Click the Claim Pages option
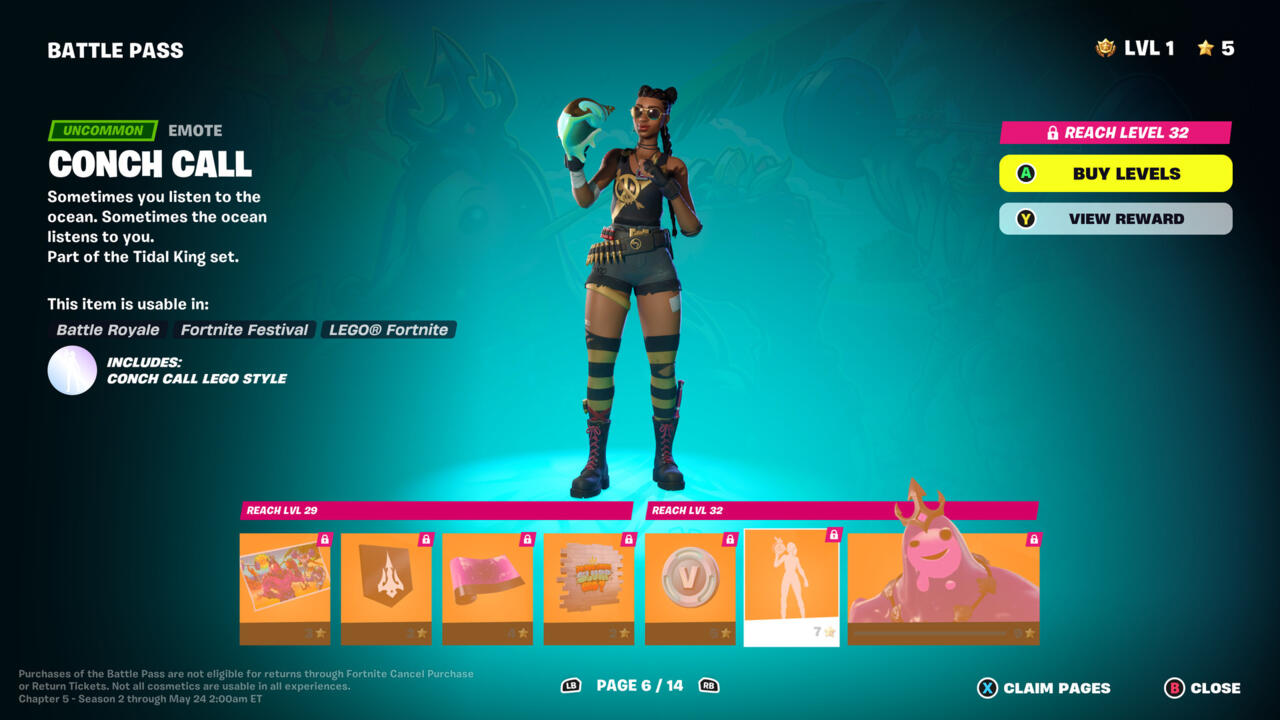1280x720 pixels. click(x=1044, y=688)
